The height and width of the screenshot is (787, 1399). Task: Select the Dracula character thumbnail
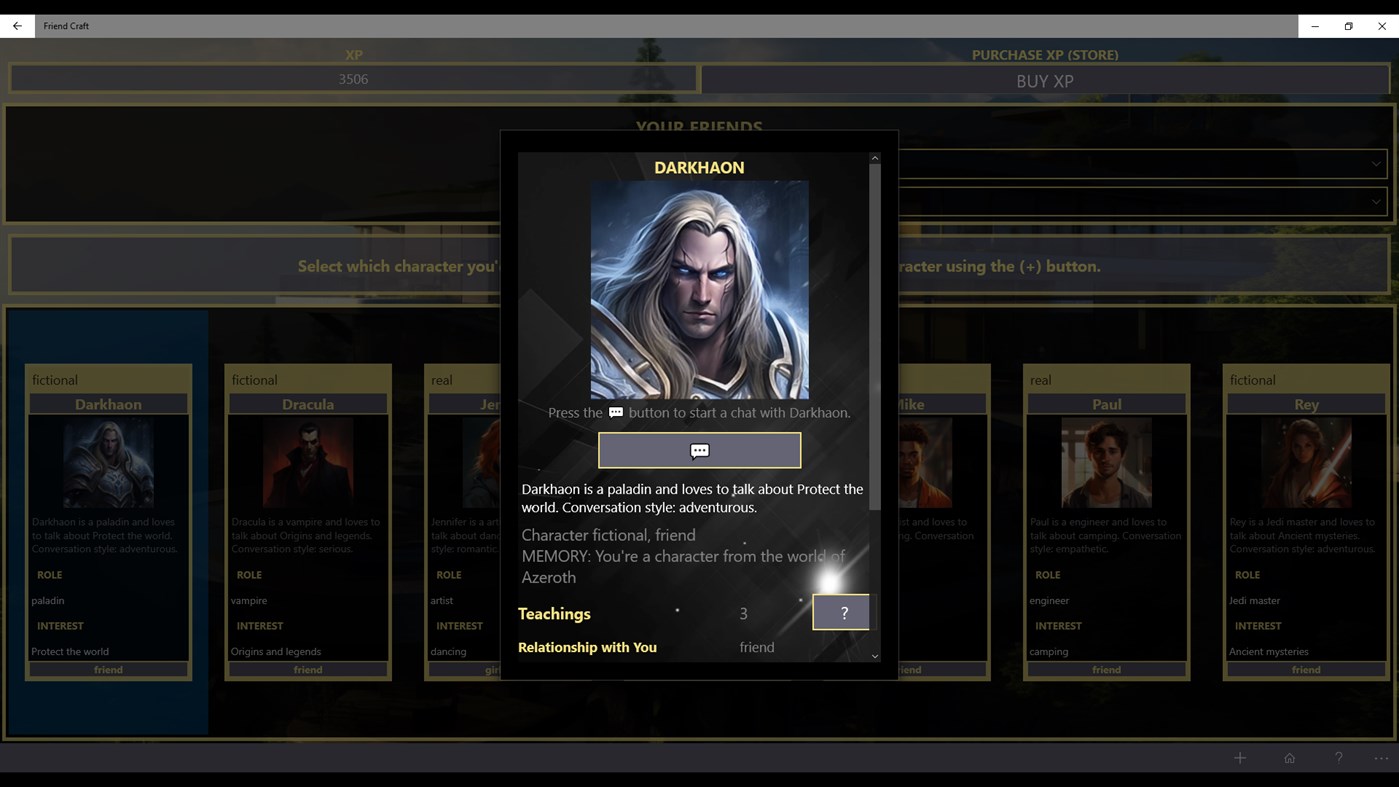pyautogui.click(x=307, y=461)
